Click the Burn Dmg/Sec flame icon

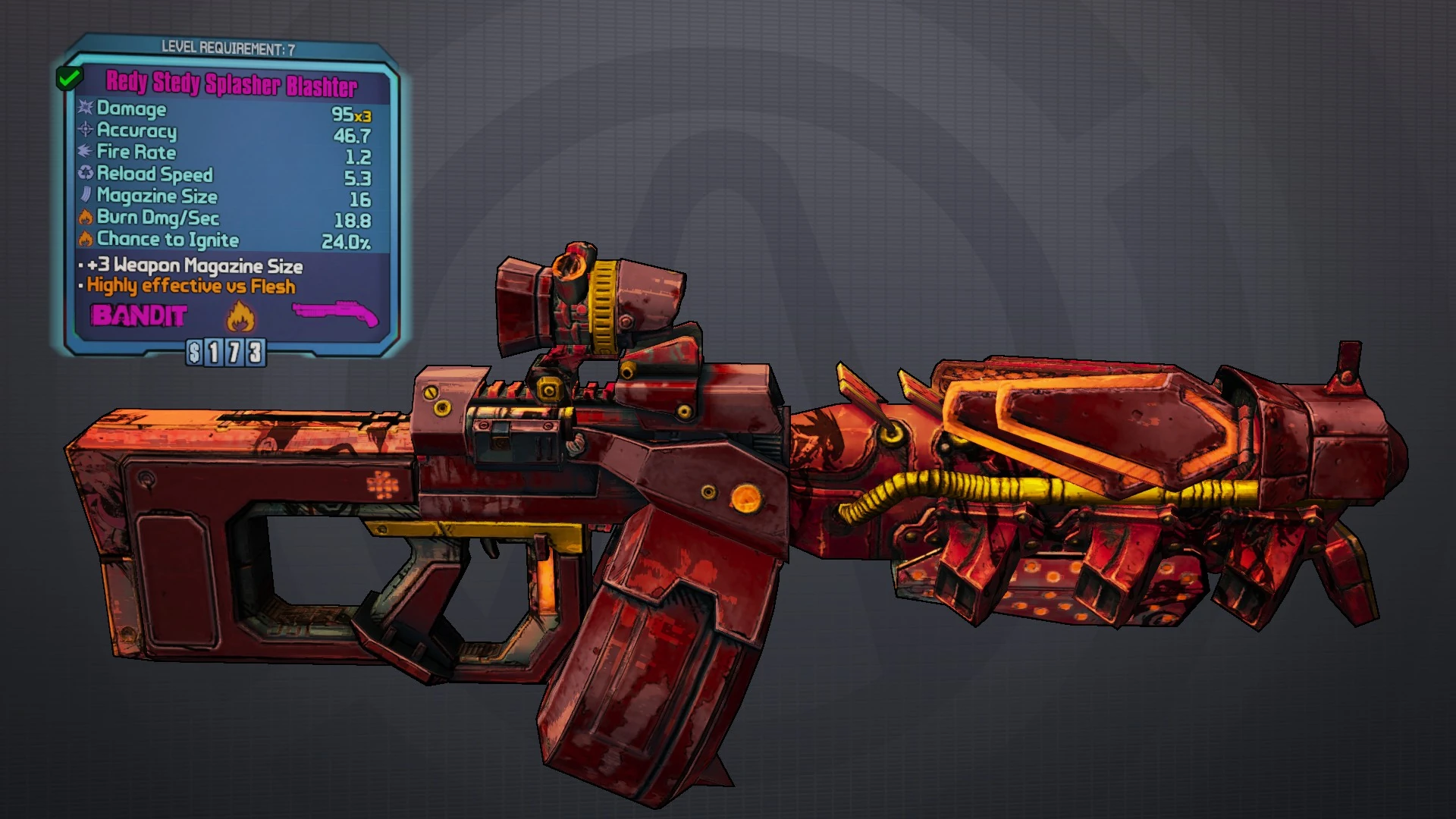pyautogui.click(x=85, y=218)
